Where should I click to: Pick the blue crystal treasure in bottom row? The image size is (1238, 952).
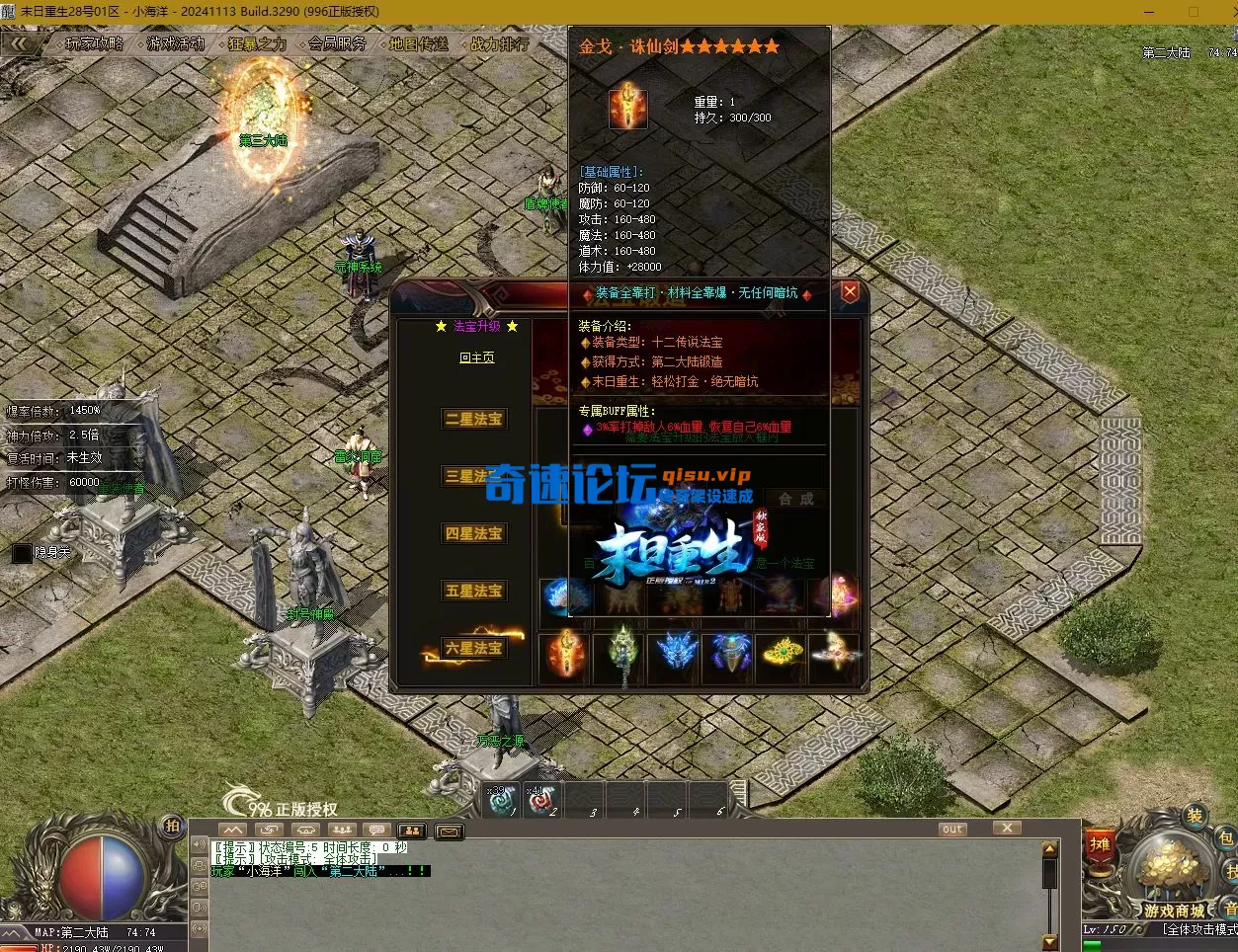coord(674,656)
